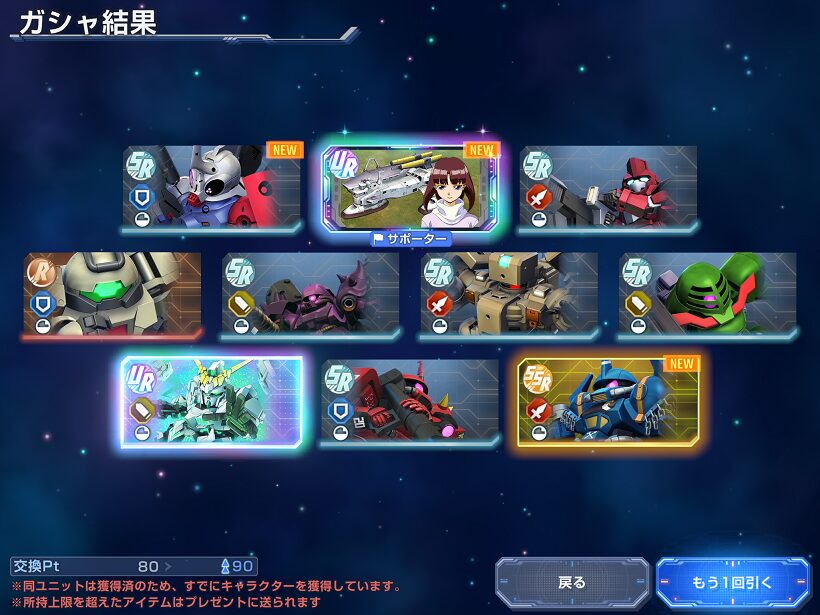This screenshot has width=820, height=615.
Task: Select the UR supporter card with girl
Action: coord(410,188)
